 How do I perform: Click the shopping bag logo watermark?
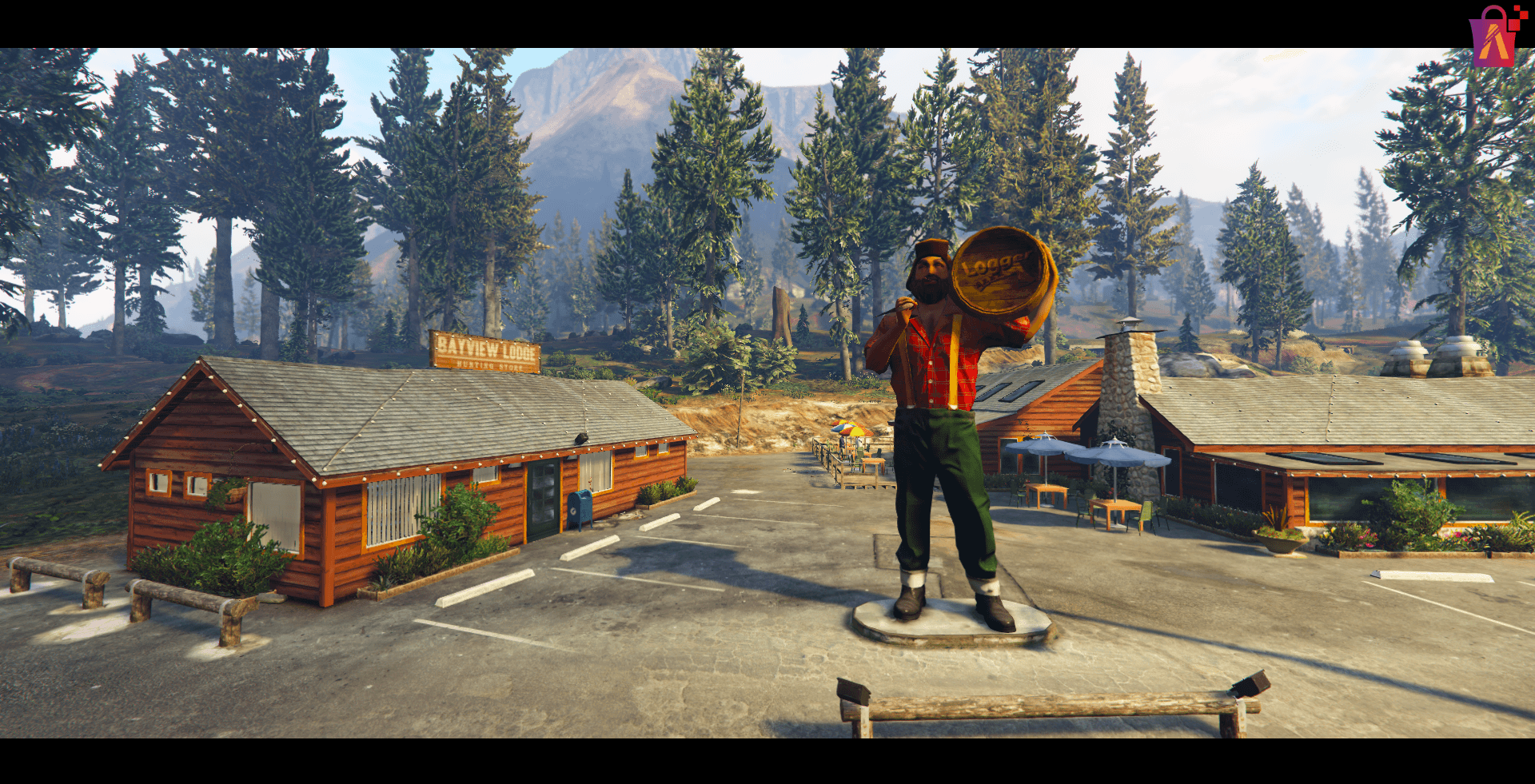coord(1493,37)
